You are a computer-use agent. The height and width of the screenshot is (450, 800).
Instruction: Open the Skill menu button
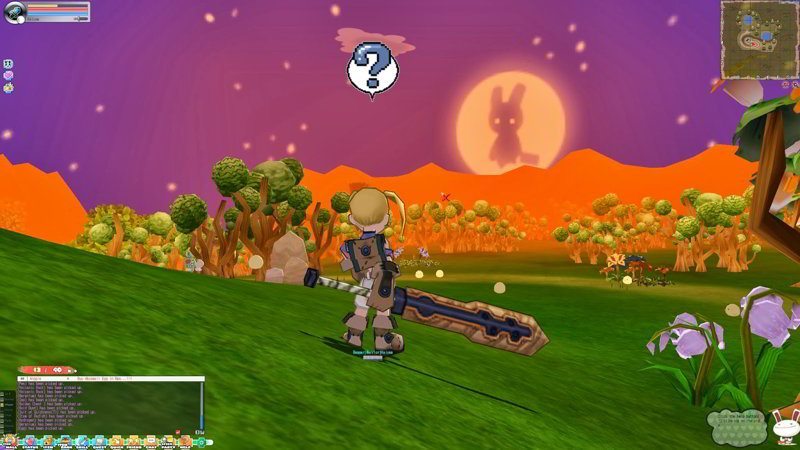pyautogui.click(x=83, y=441)
